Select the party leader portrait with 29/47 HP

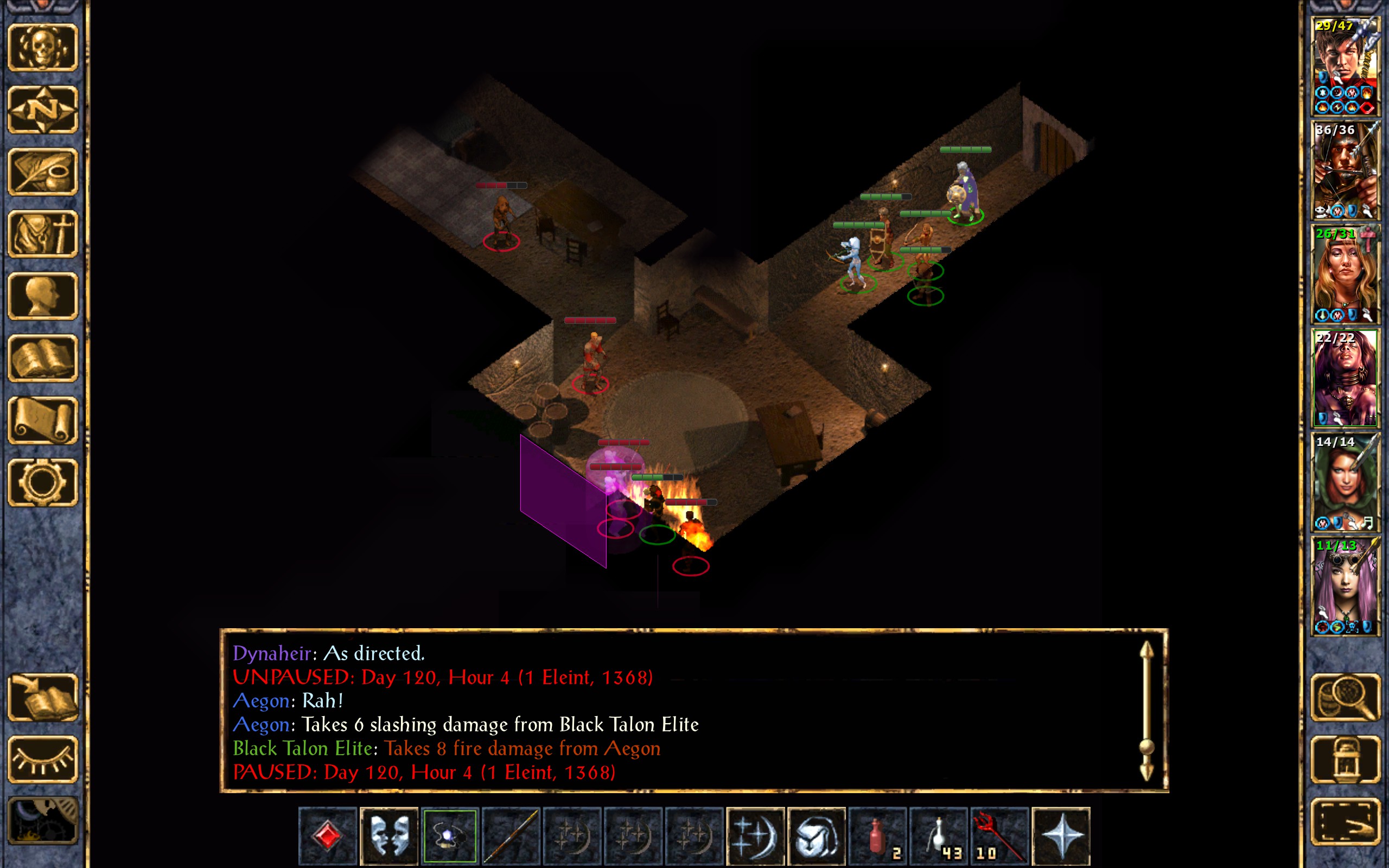(x=1345, y=66)
